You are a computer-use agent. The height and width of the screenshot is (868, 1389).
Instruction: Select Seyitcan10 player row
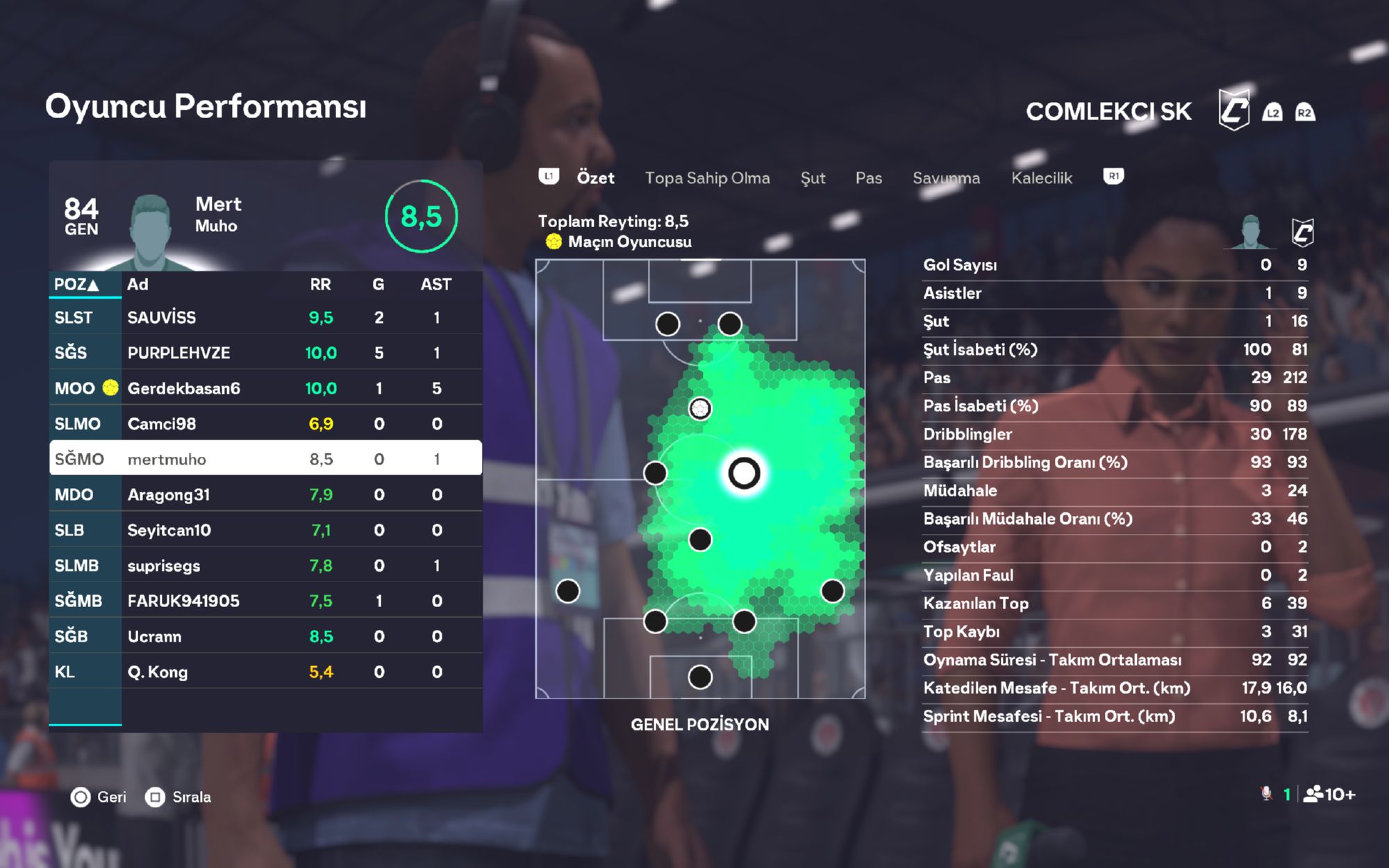point(265,530)
